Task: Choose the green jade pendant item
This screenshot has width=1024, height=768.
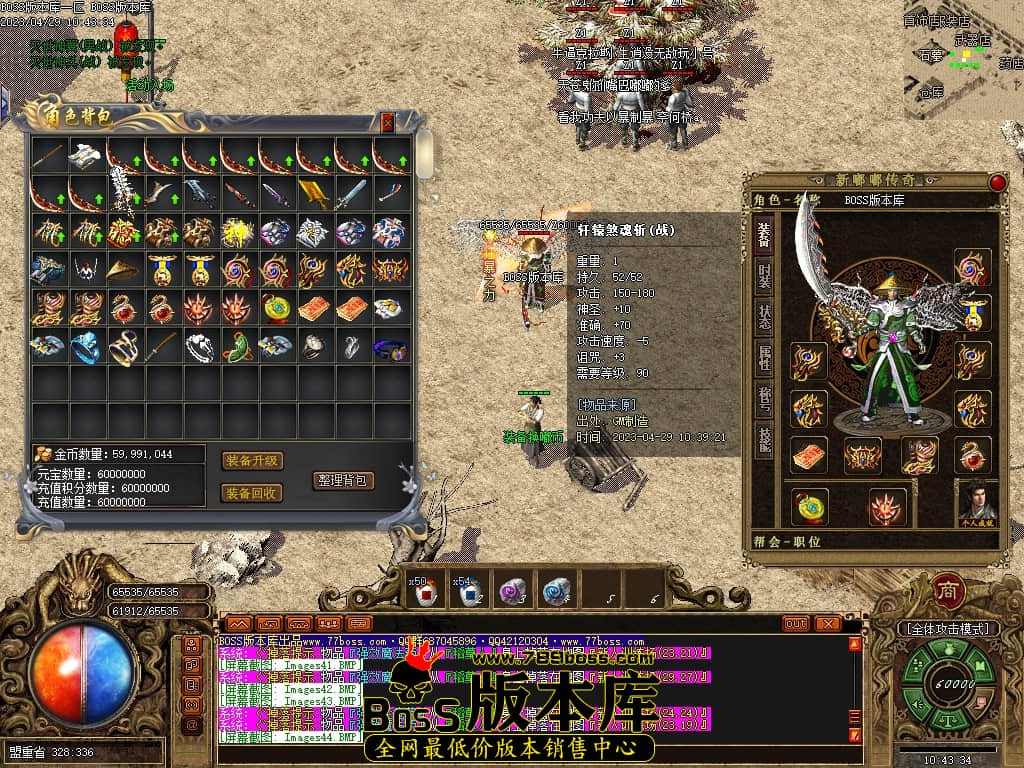Action: click(x=238, y=347)
